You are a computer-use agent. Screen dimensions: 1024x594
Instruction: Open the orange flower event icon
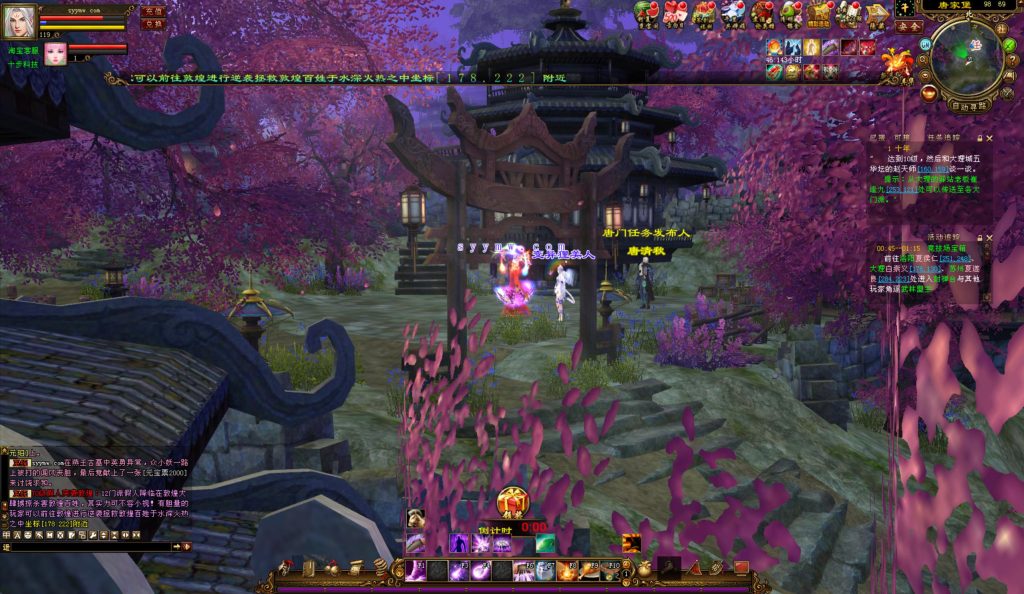pyautogui.click(x=896, y=59)
